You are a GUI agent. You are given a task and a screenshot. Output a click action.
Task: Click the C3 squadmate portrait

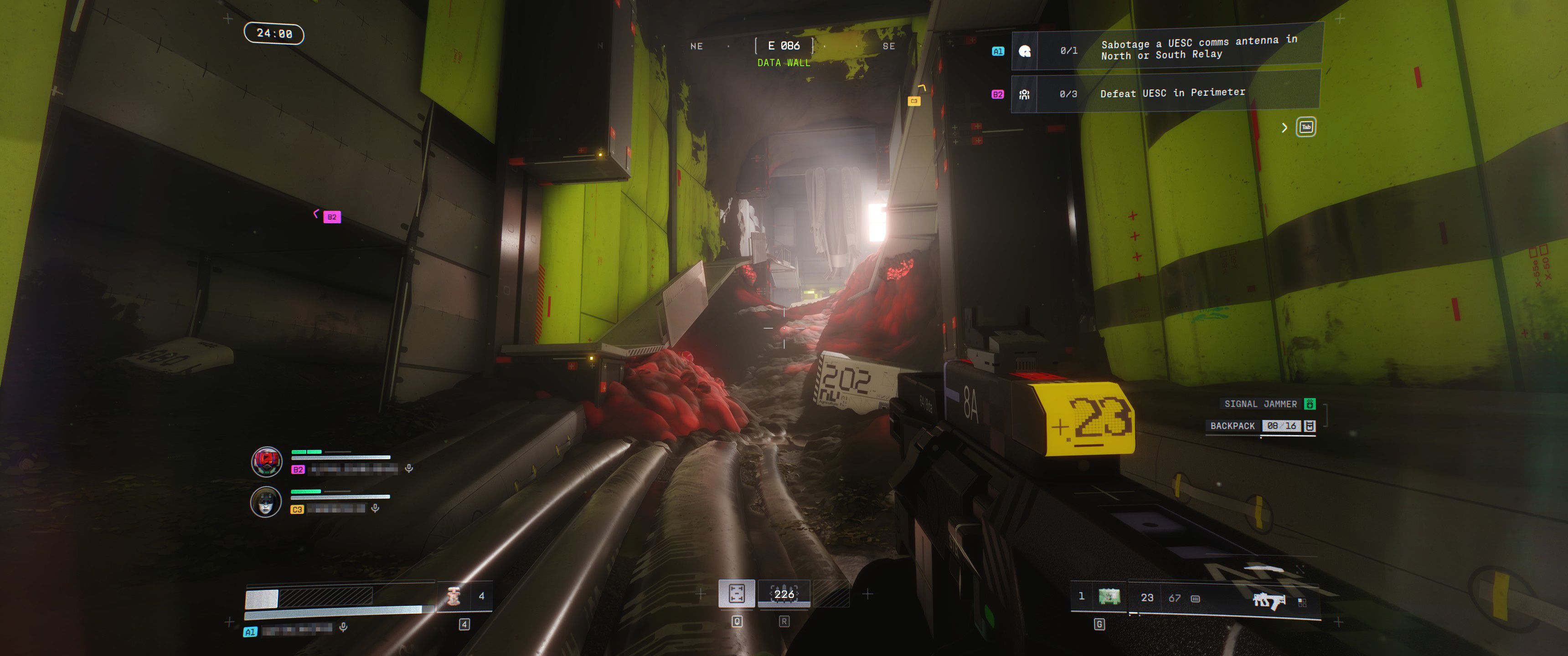(x=266, y=502)
